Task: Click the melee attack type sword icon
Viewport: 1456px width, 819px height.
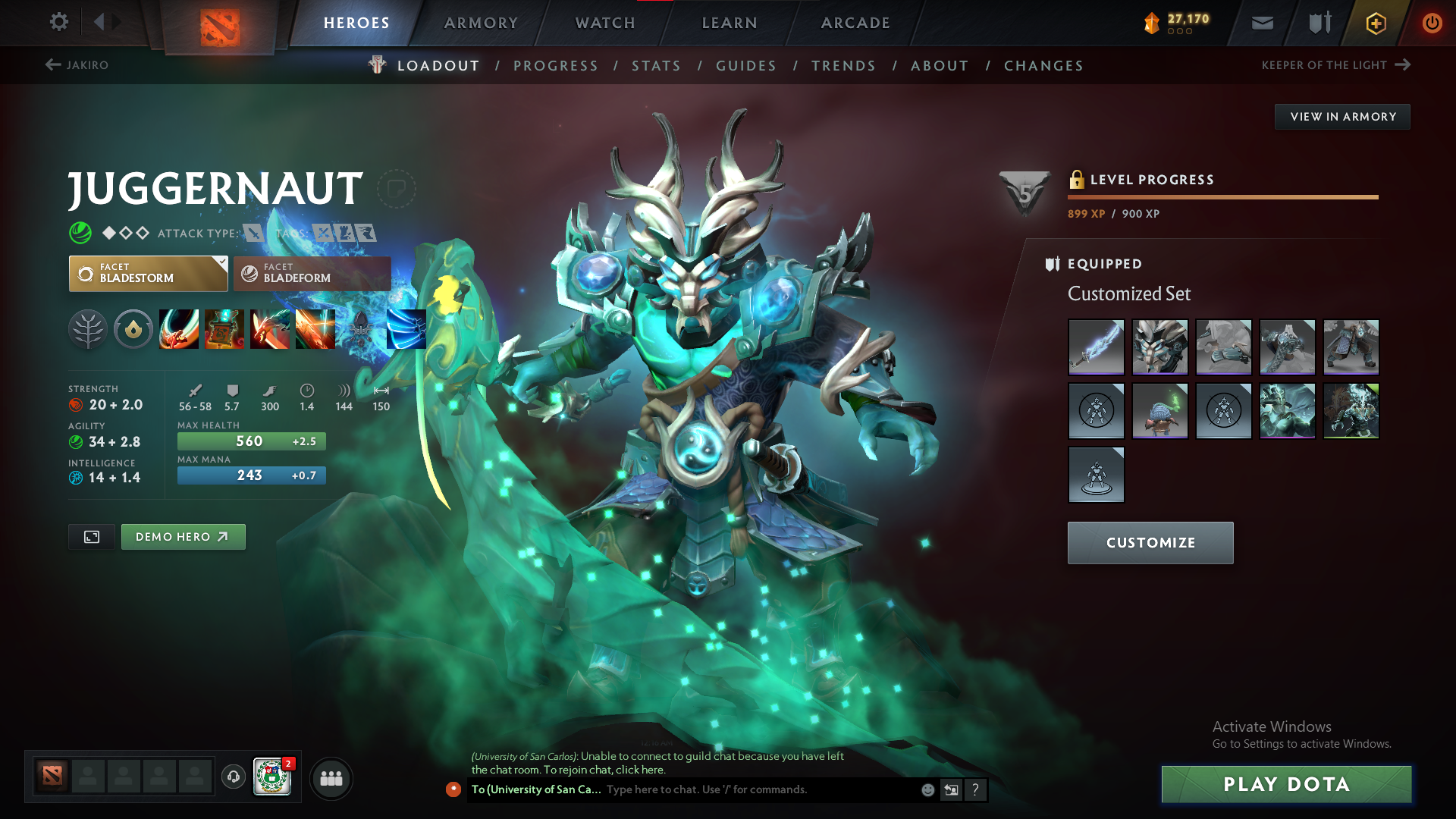Action: [x=253, y=234]
